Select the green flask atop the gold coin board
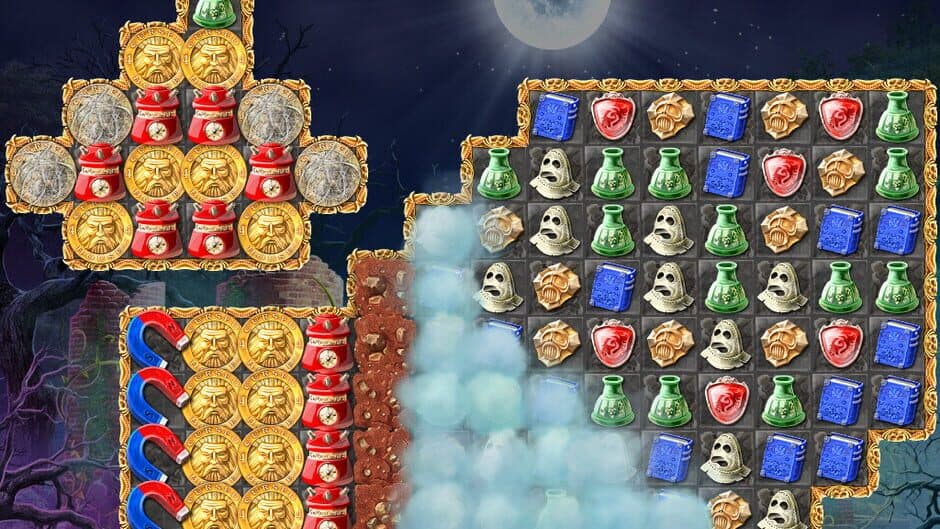940x529 pixels. click(213, 10)
